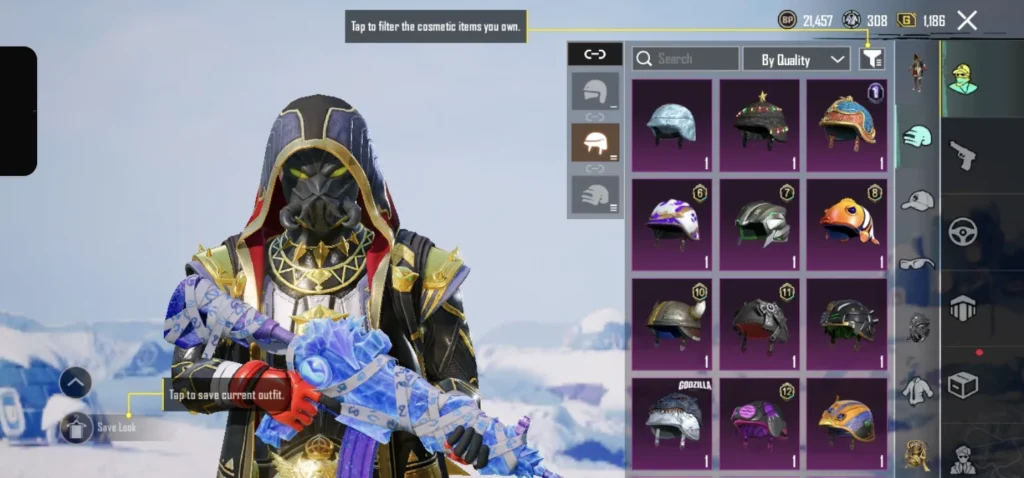Switch to the glasses subcategory
The width and height of the screenshot is (1024, 478).
tap(916, 263)
